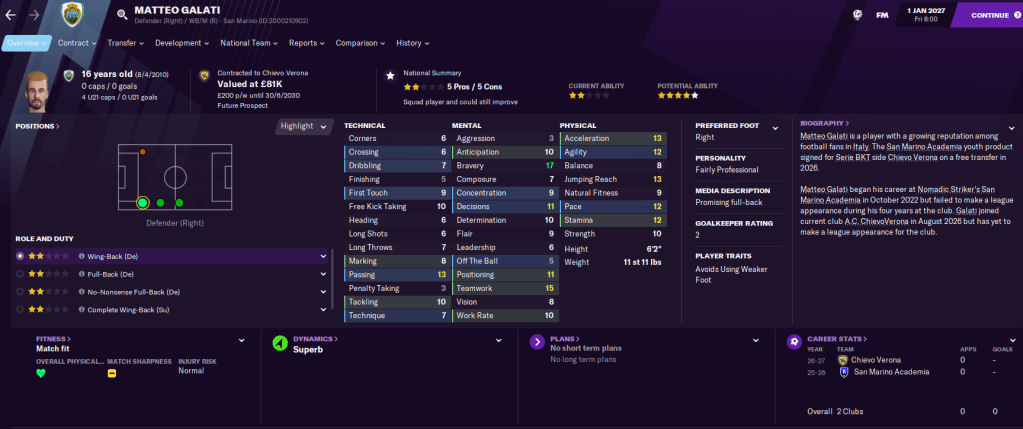Open the National Team menu
This screenshot has height=429, width=1023.
(x=249, y=43)
